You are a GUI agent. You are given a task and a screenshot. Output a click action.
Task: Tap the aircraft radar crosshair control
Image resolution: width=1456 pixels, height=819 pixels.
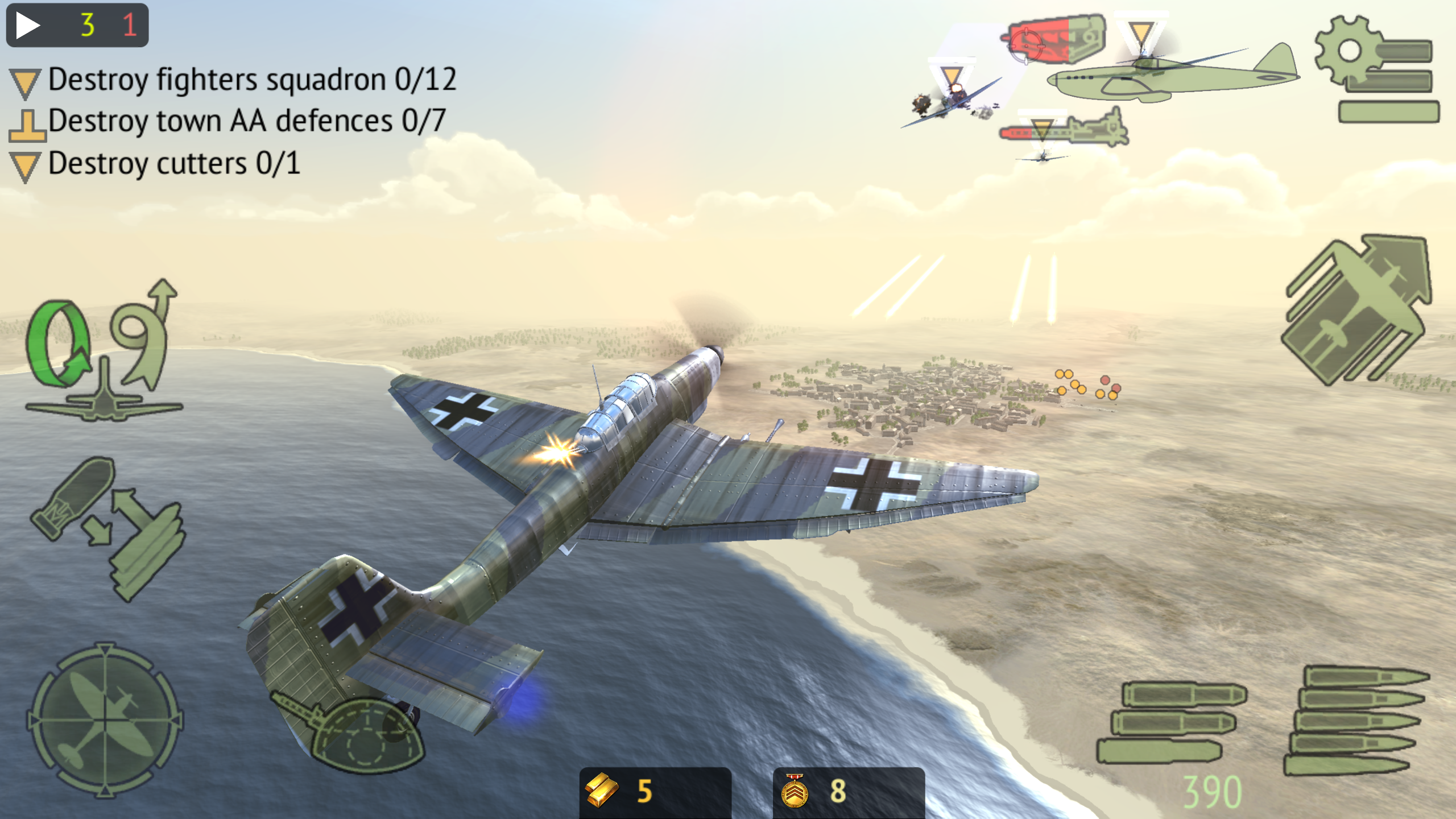(105, 719)
